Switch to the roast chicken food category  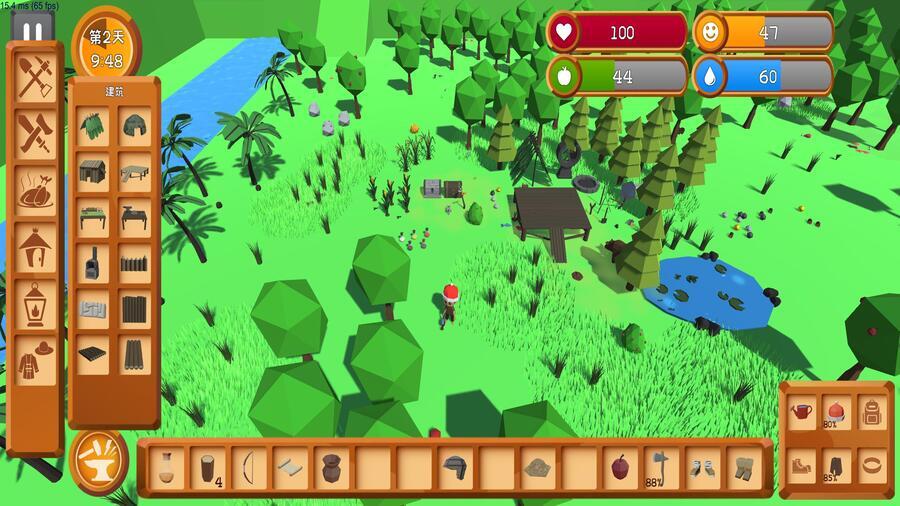pos(35,187)
